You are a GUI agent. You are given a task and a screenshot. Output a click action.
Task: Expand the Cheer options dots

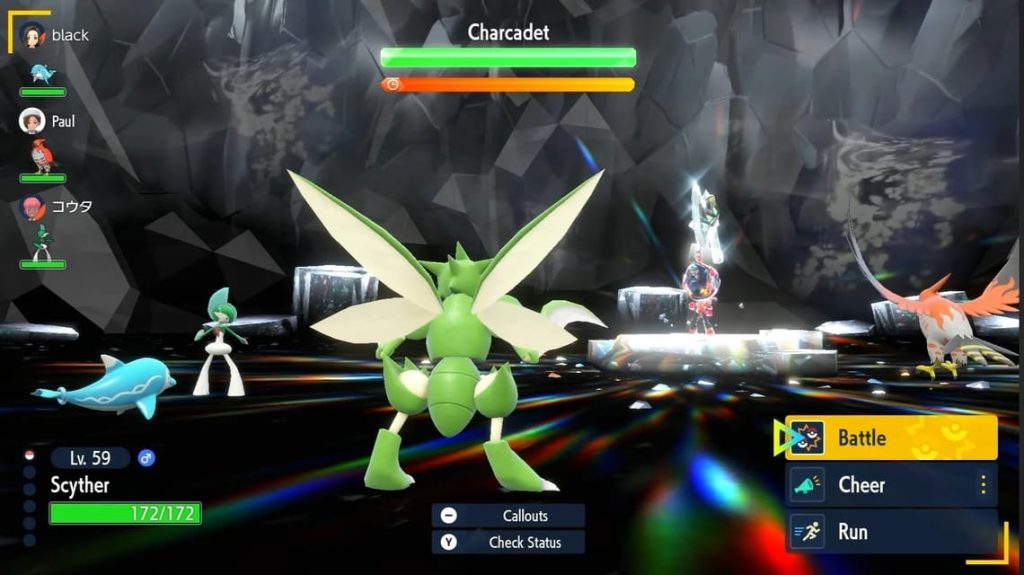[x=983, y=485]
